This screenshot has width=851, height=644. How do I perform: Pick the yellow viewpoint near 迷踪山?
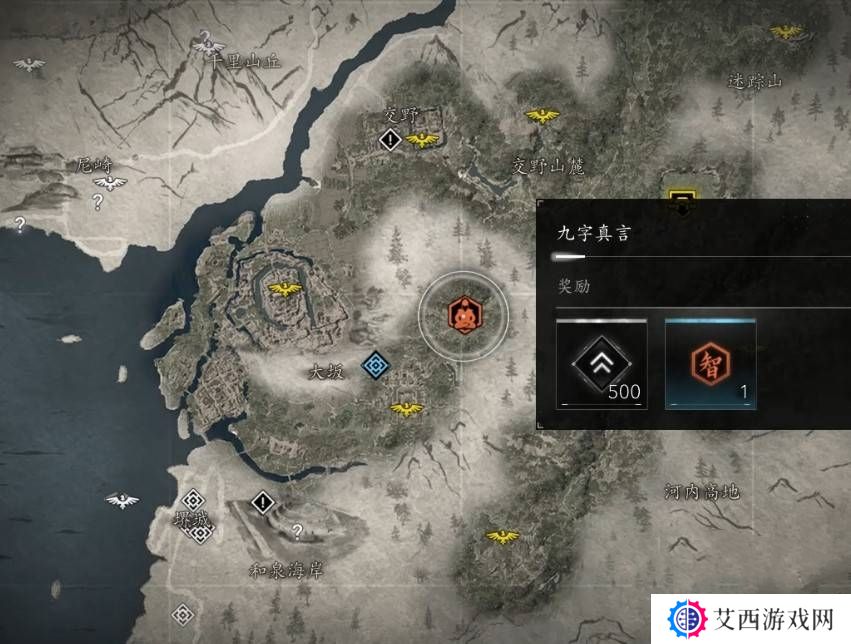point(787,31)
